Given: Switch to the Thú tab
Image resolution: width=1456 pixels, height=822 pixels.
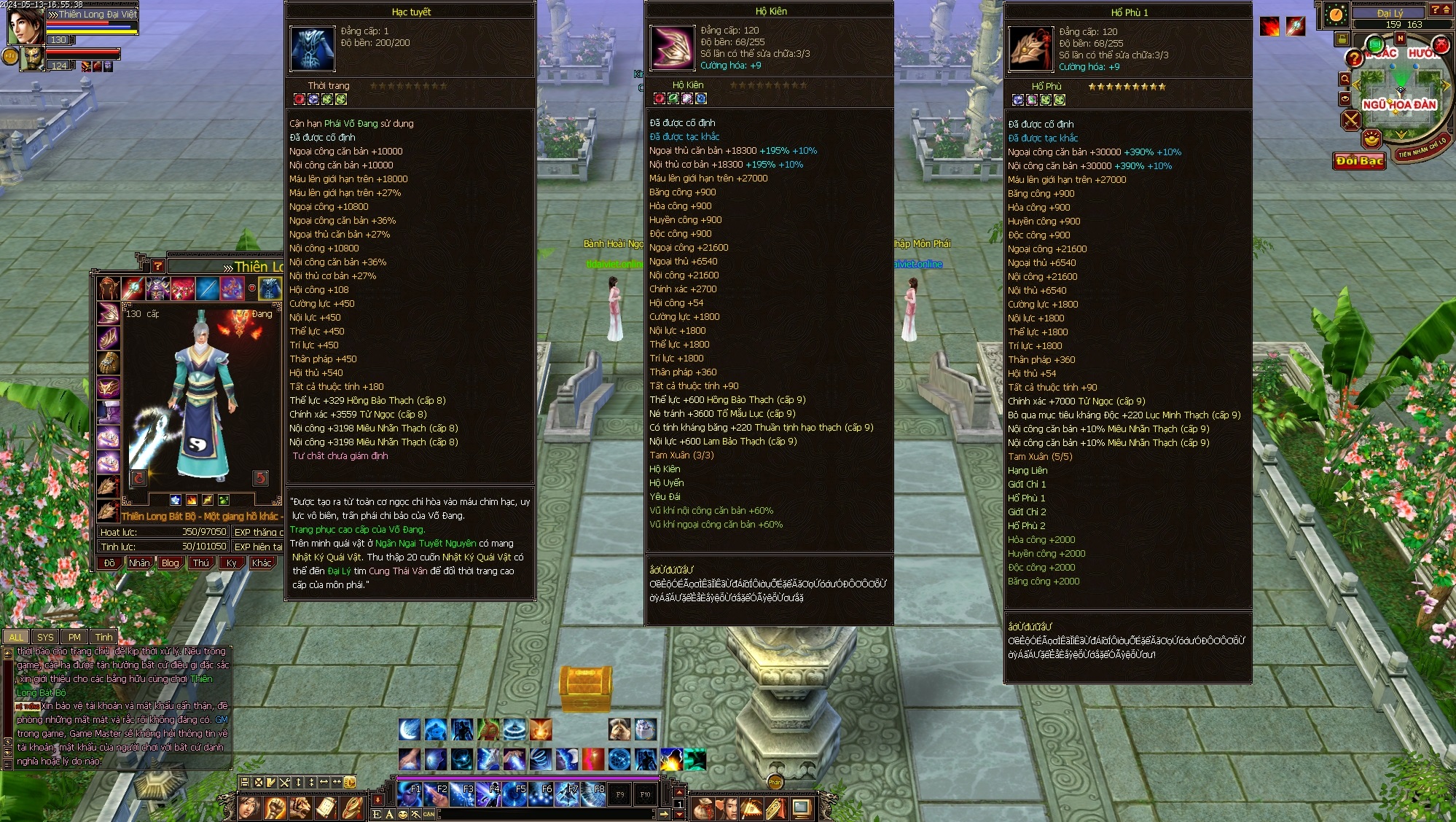Looking at the screenshot, I should pyautogui.click(x=200, y=563).
